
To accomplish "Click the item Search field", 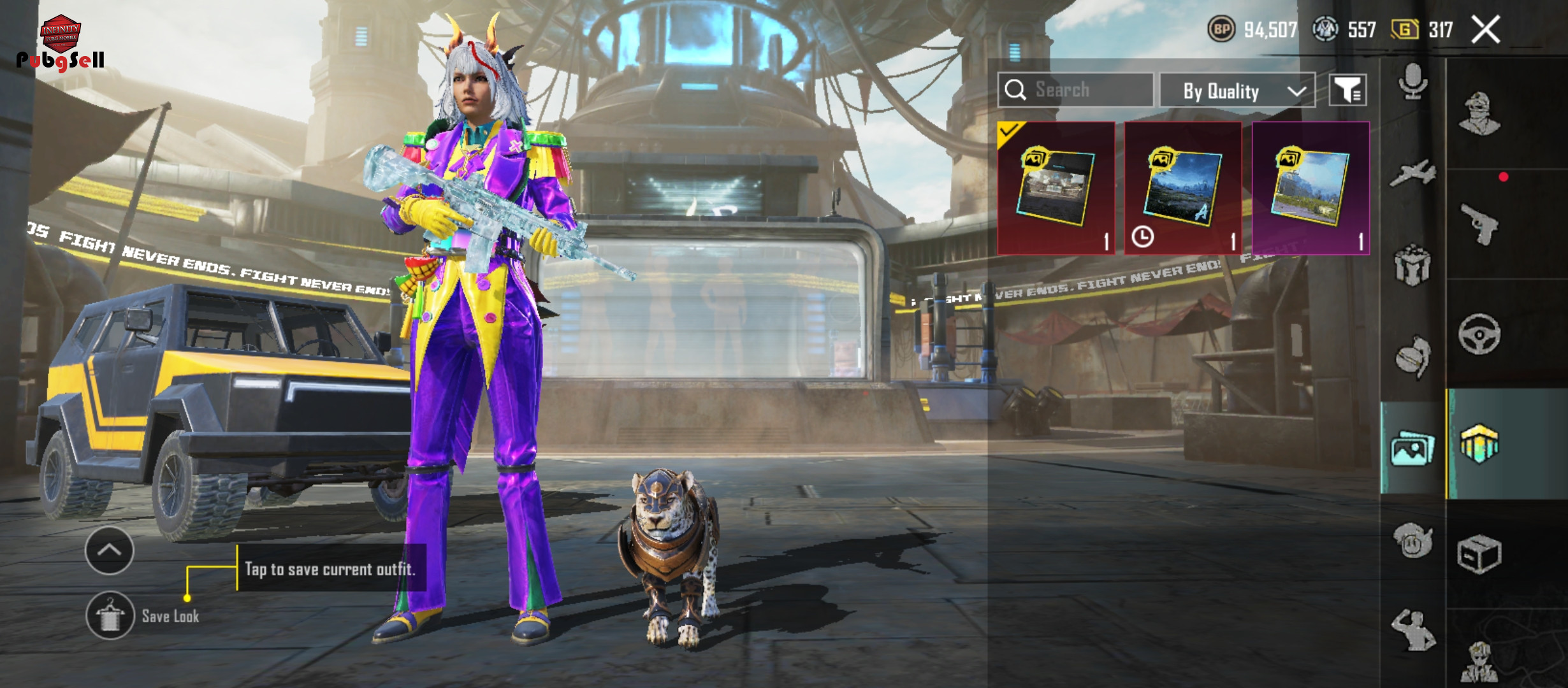I will point(1076,90).
